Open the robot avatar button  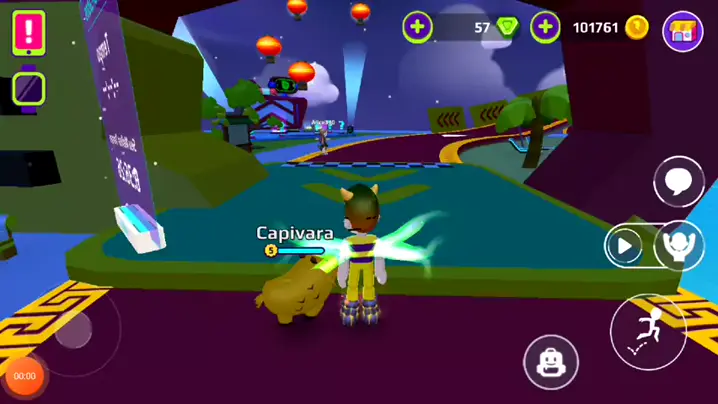[x=551, y=362]
